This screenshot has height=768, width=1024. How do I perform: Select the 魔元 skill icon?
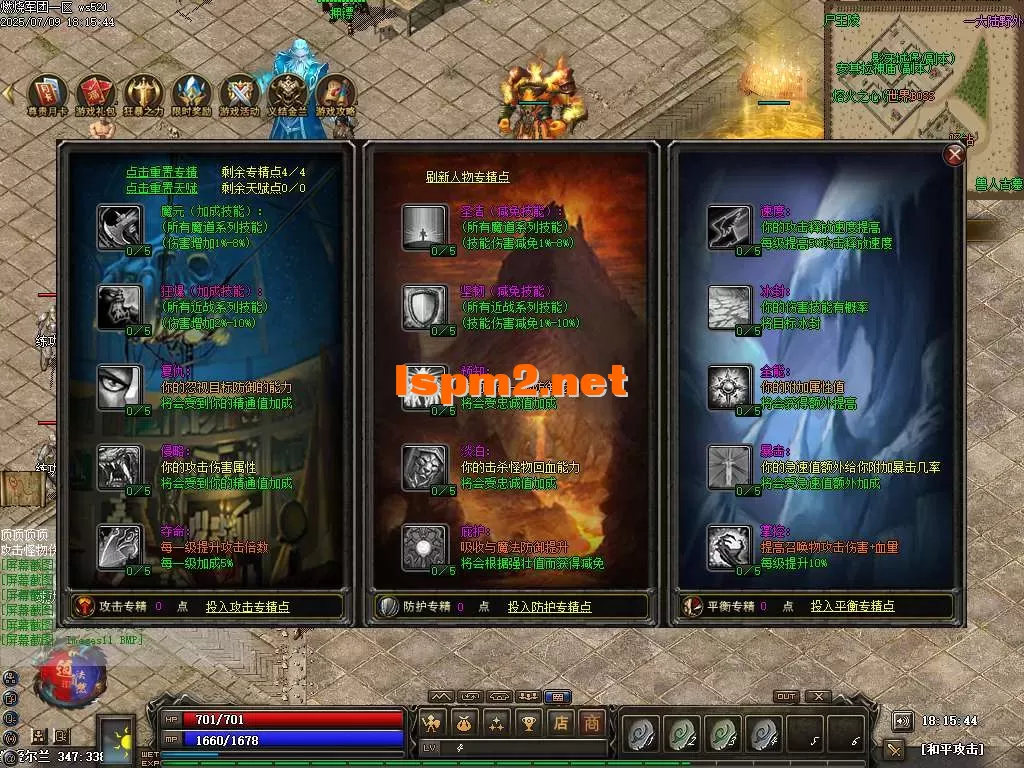[120, 226]
